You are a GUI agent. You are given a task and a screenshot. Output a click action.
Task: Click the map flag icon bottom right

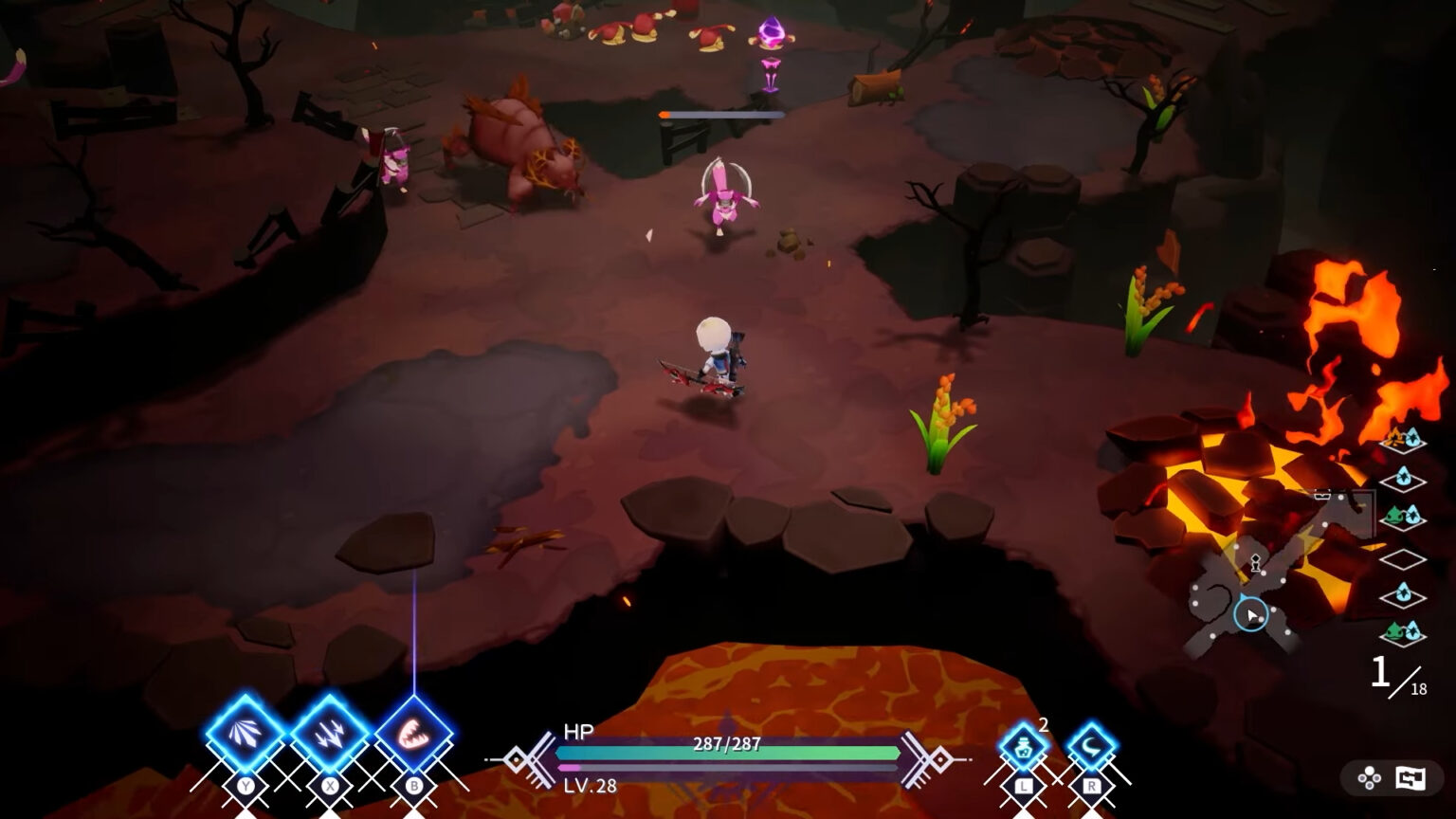(1411, 776)
